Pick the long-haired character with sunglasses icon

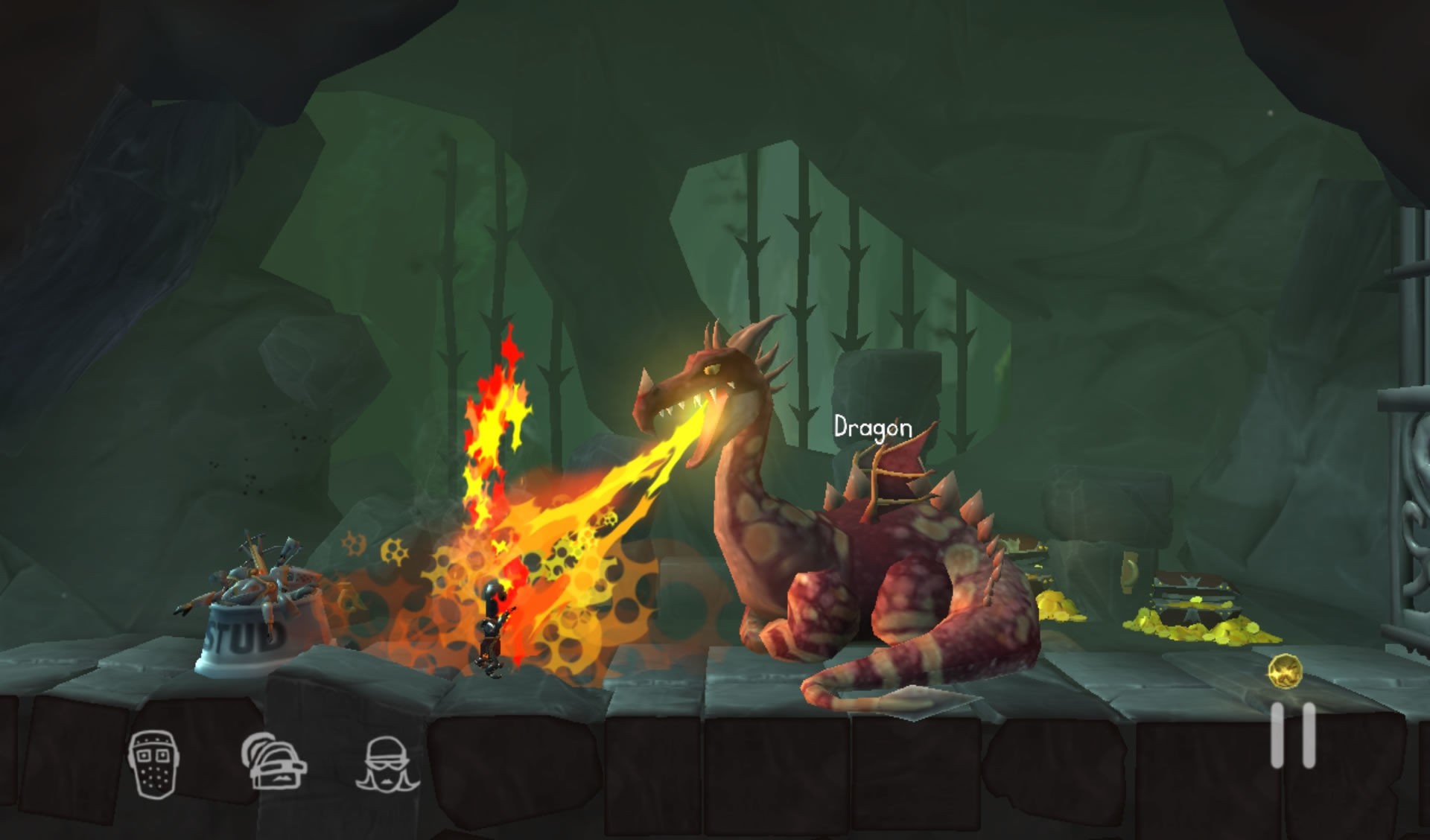(387, 763)
